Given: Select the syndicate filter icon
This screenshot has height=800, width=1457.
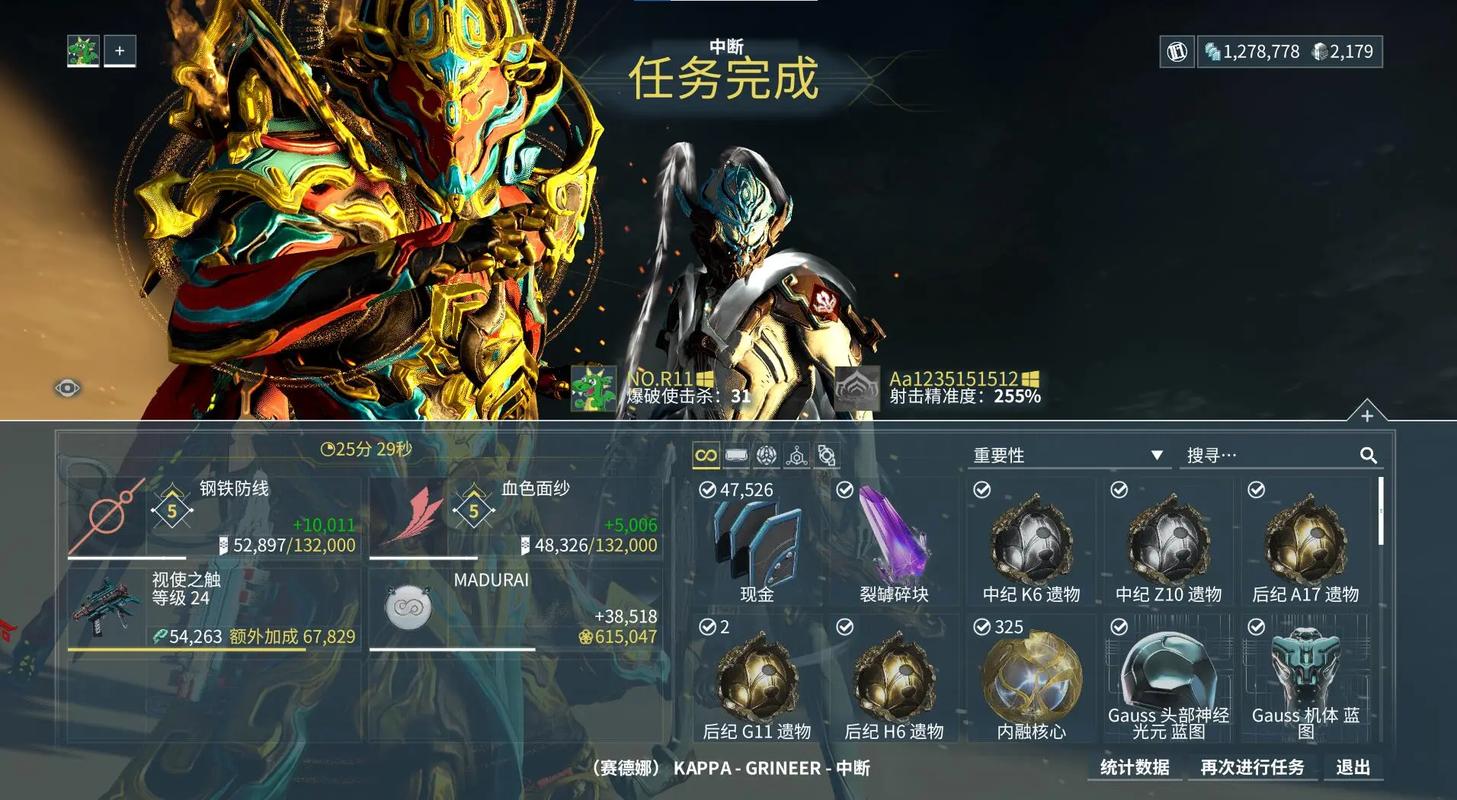Looking at the screenshot, I should tap(765, 454).
